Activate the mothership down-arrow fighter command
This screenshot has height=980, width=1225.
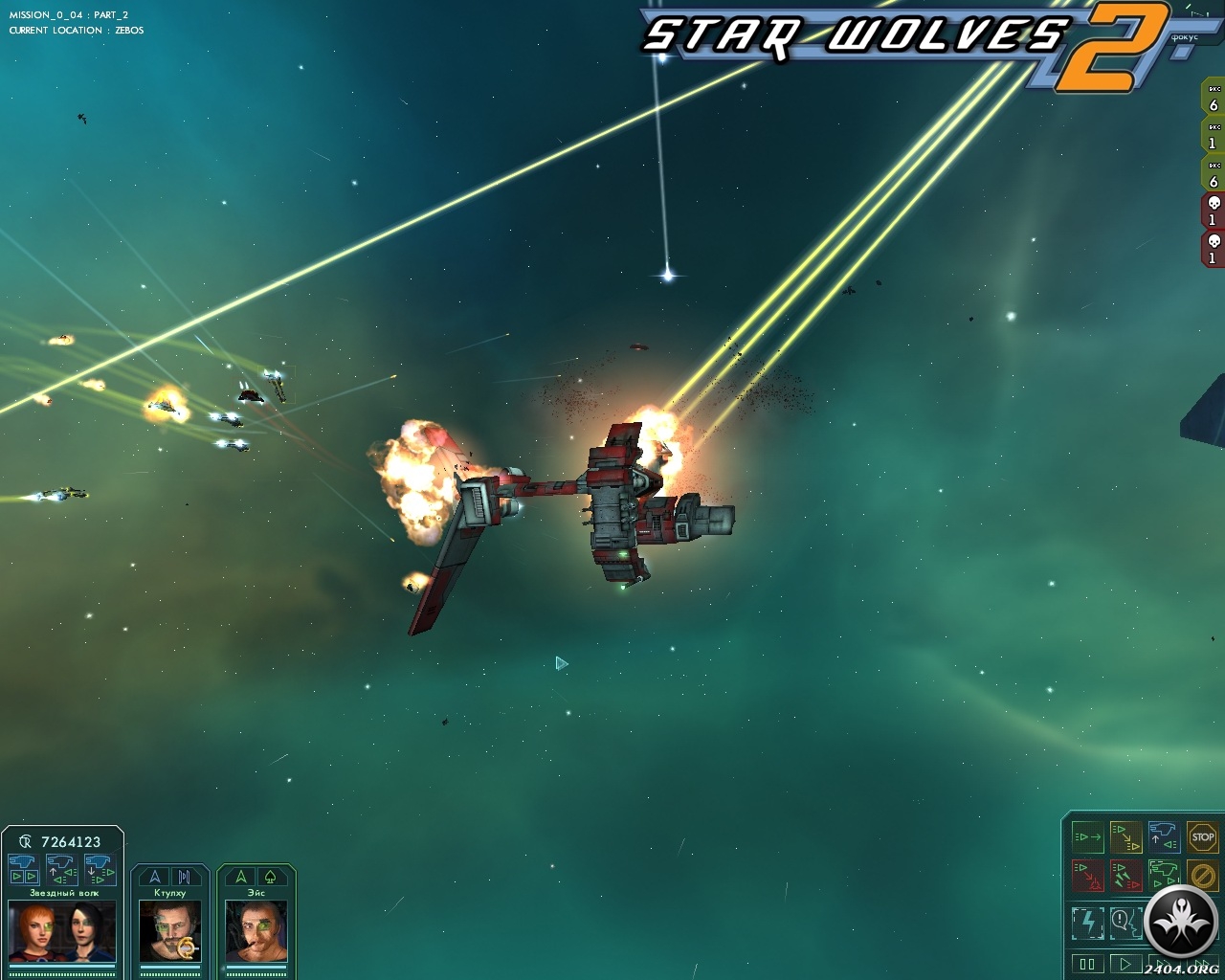click(100, 869)
